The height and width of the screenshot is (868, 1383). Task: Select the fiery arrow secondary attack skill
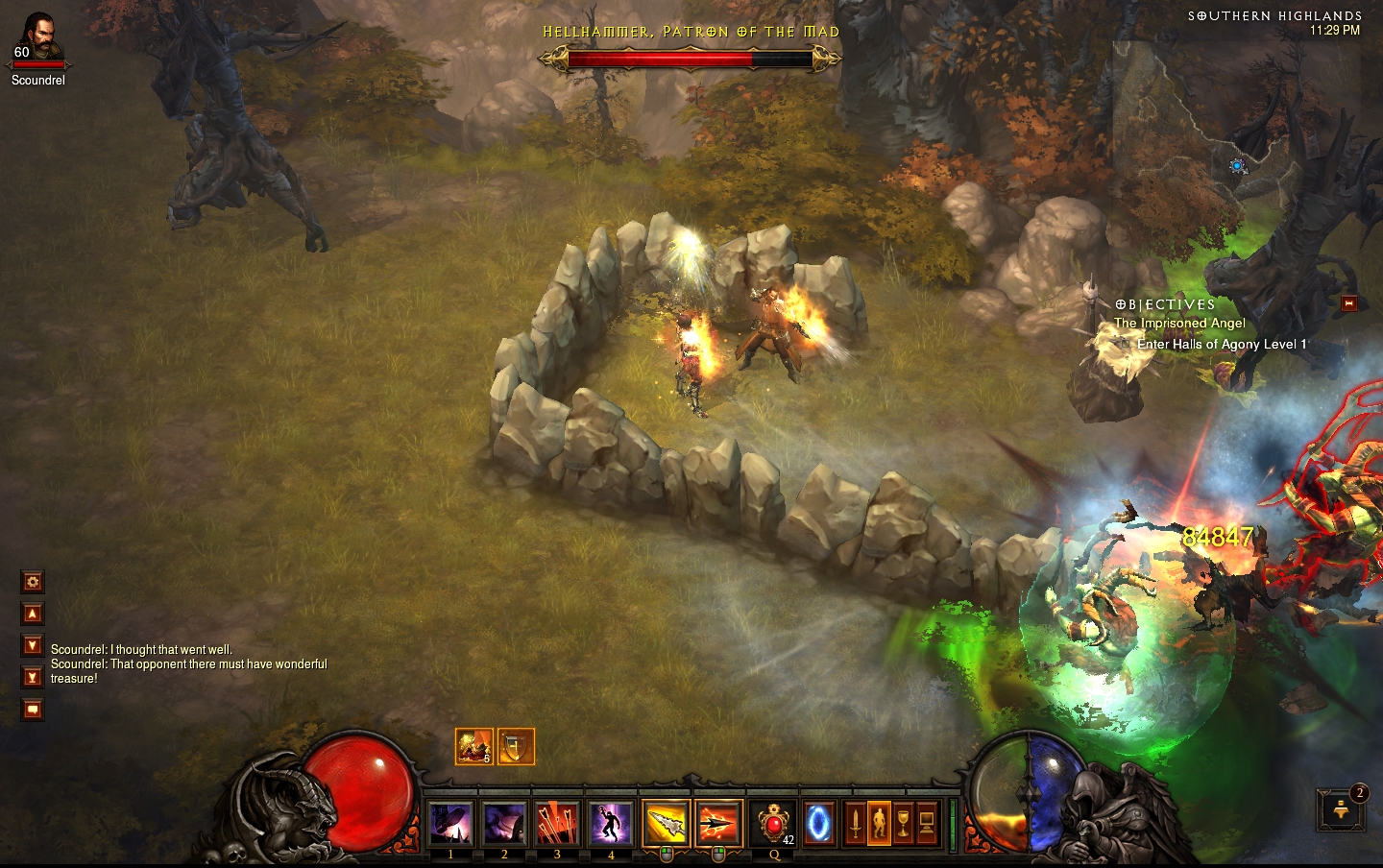(718, 823)
